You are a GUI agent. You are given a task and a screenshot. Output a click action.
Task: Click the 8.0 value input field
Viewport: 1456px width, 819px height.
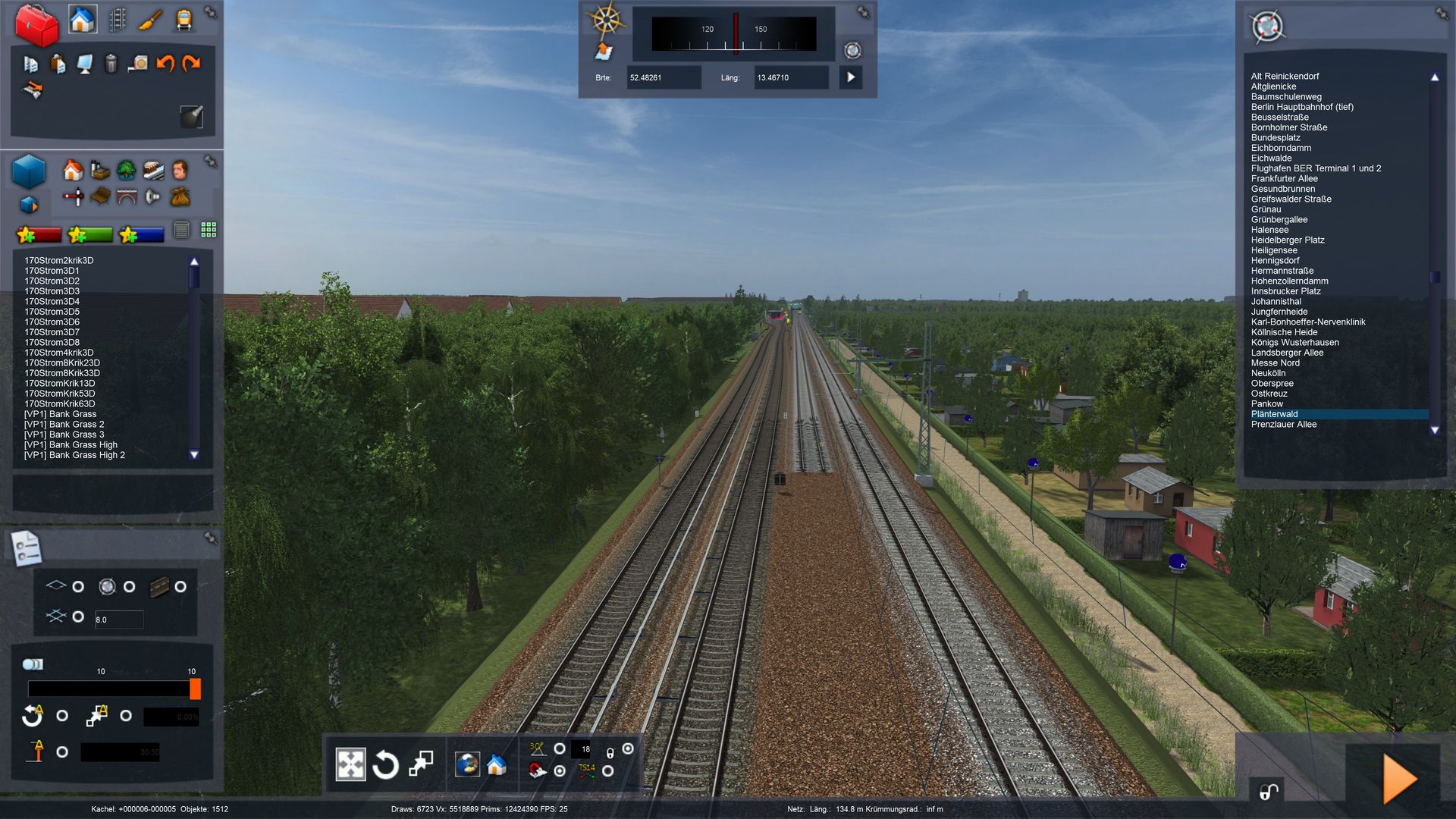point(118,620)
